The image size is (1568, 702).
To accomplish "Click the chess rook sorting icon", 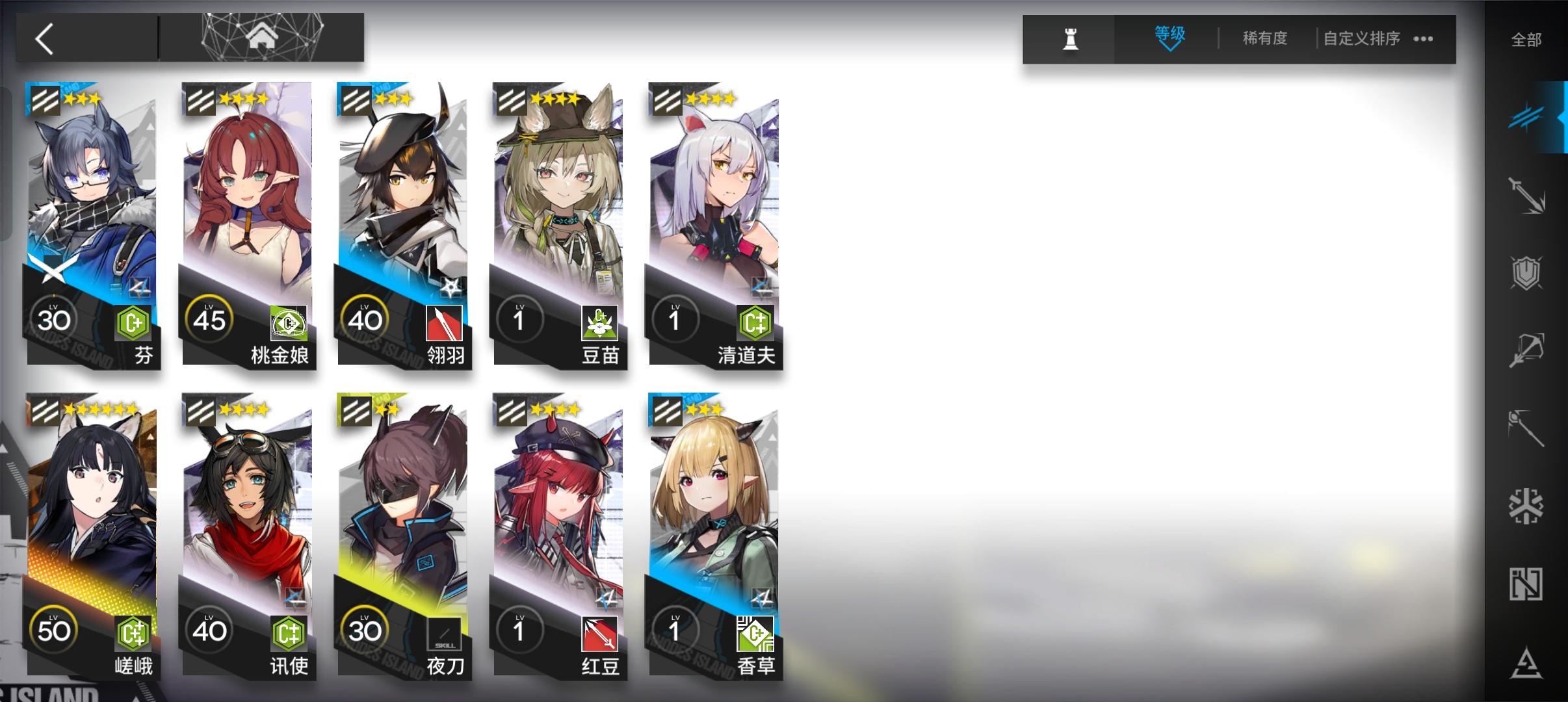I will click(x=1070, y=38).
